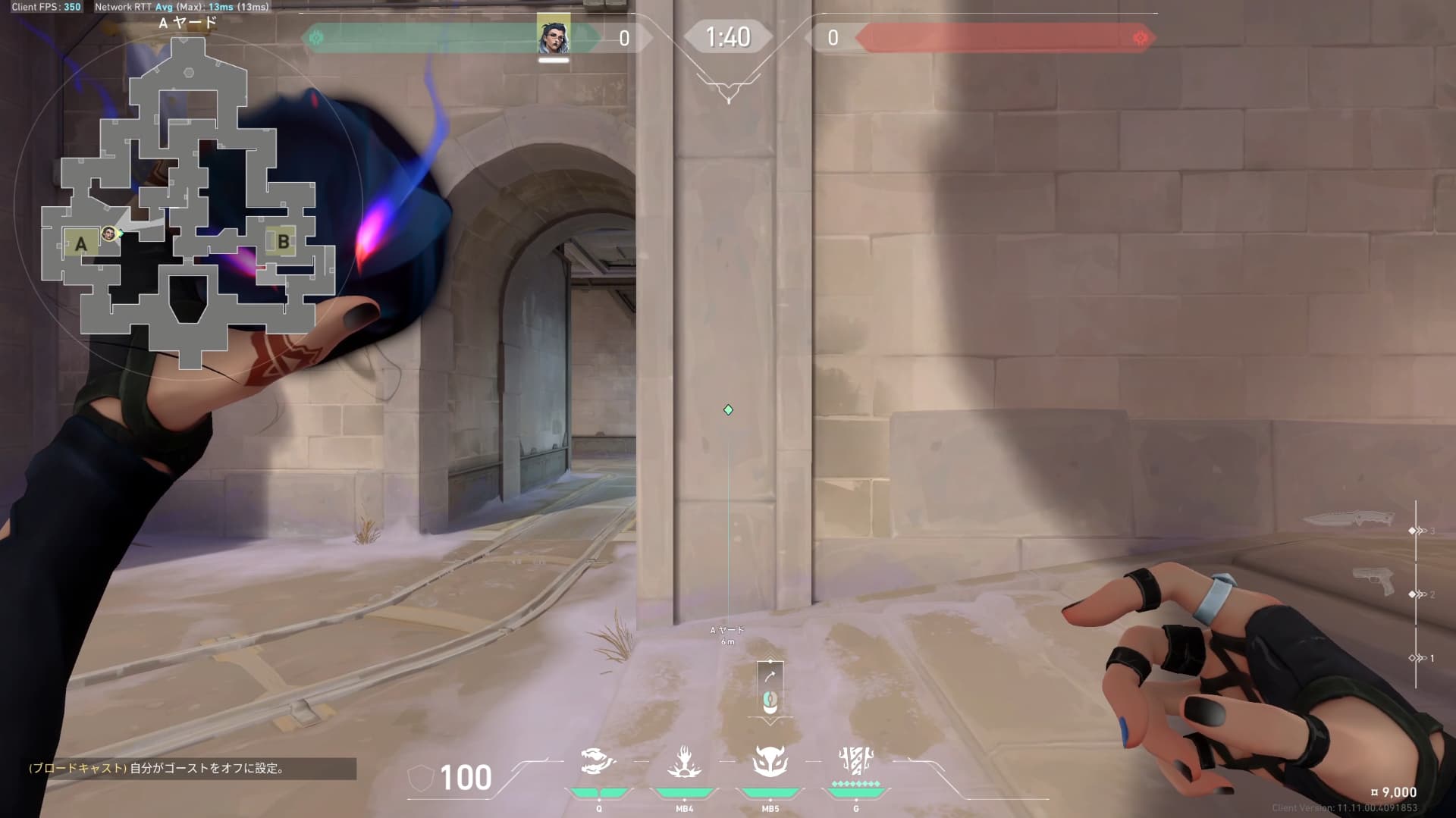Activate the Seize ability bound to MB4
Screen dimensions: 1456x818
(x=684, y=763)
